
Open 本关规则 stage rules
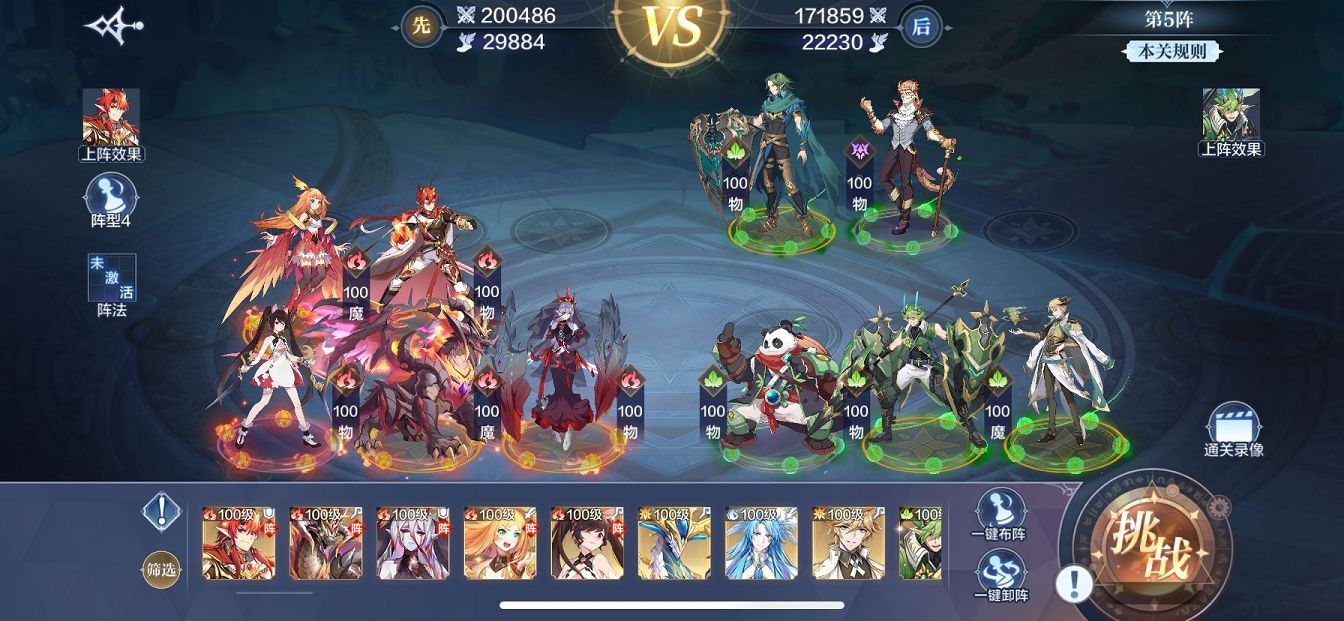(1172, 52)
